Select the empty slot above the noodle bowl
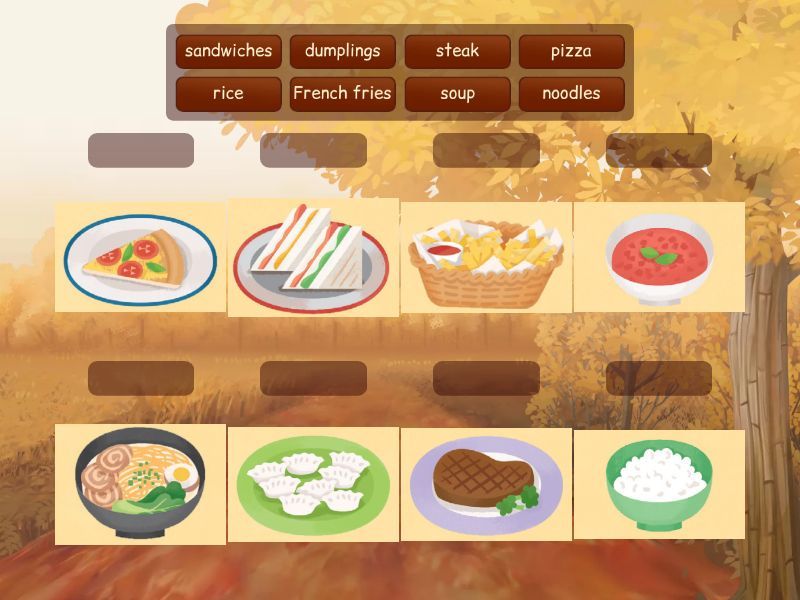The image size is (800, 600). pos(141,378)
